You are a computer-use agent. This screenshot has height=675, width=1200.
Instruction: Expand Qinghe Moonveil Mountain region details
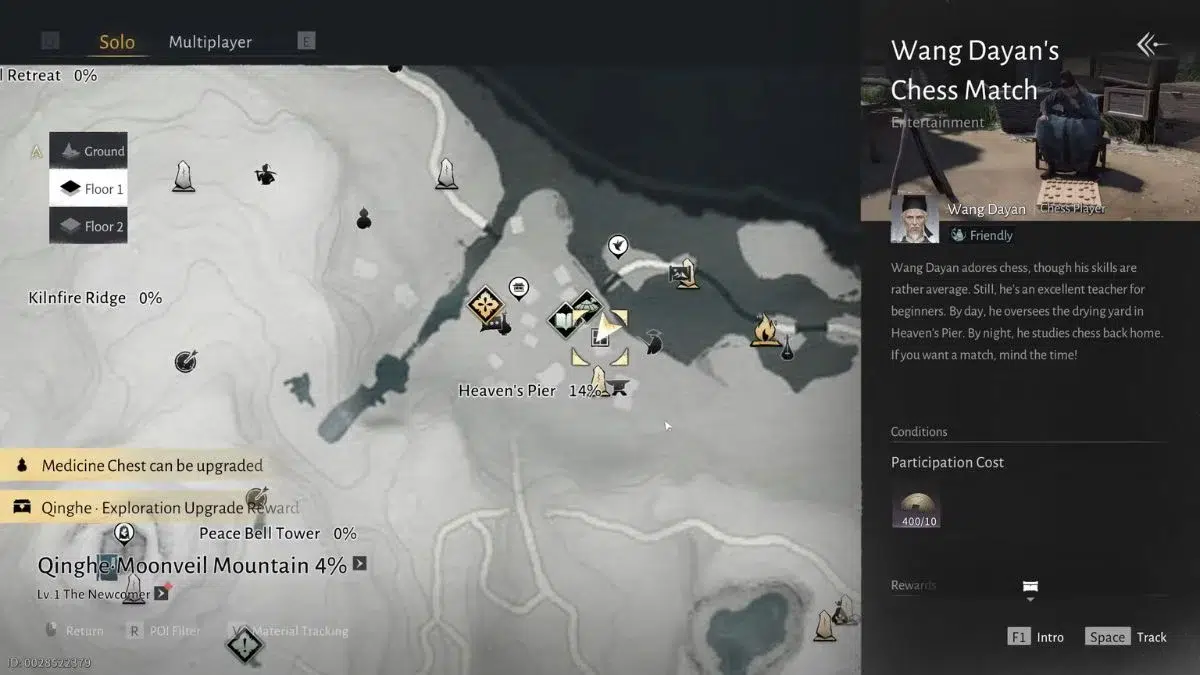point(360,564)
